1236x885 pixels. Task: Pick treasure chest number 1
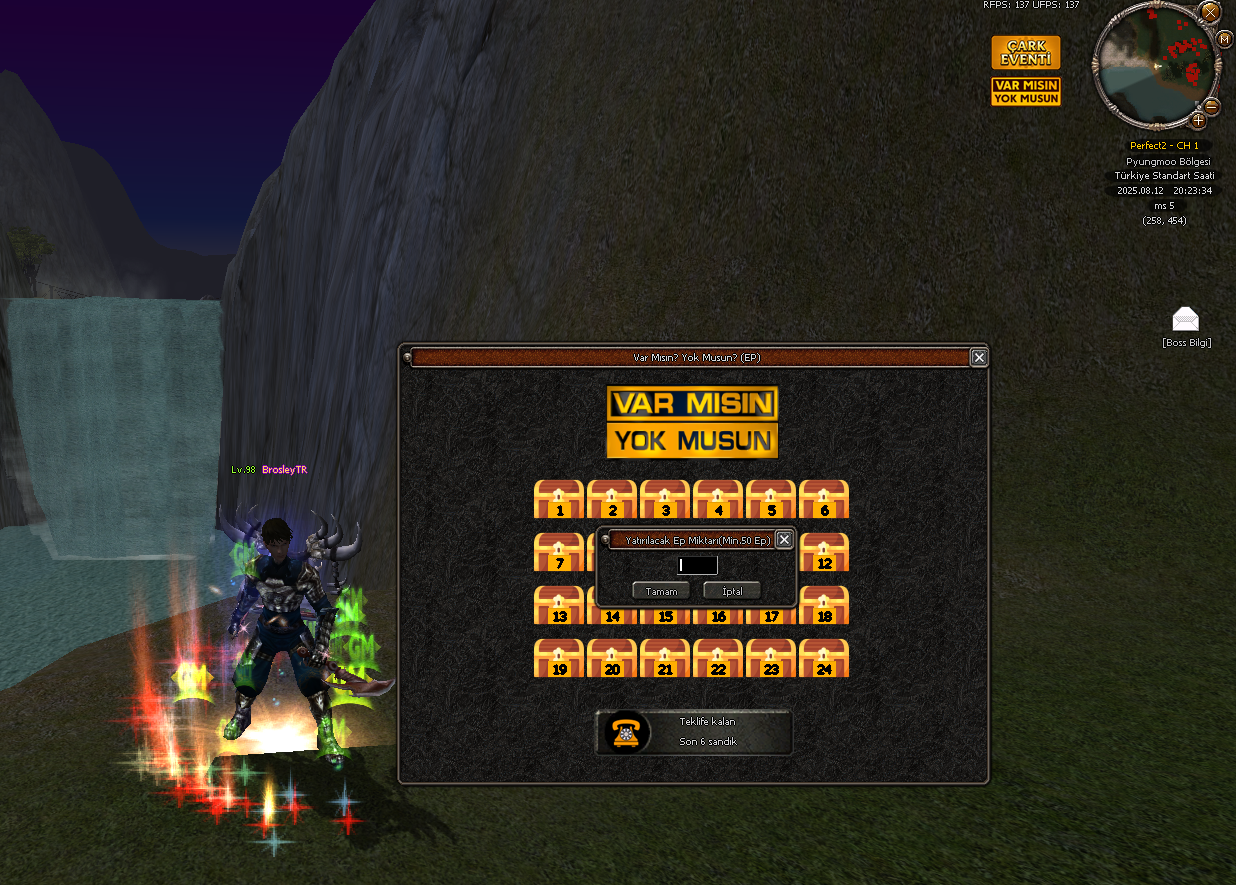click(x=559, y=499)
